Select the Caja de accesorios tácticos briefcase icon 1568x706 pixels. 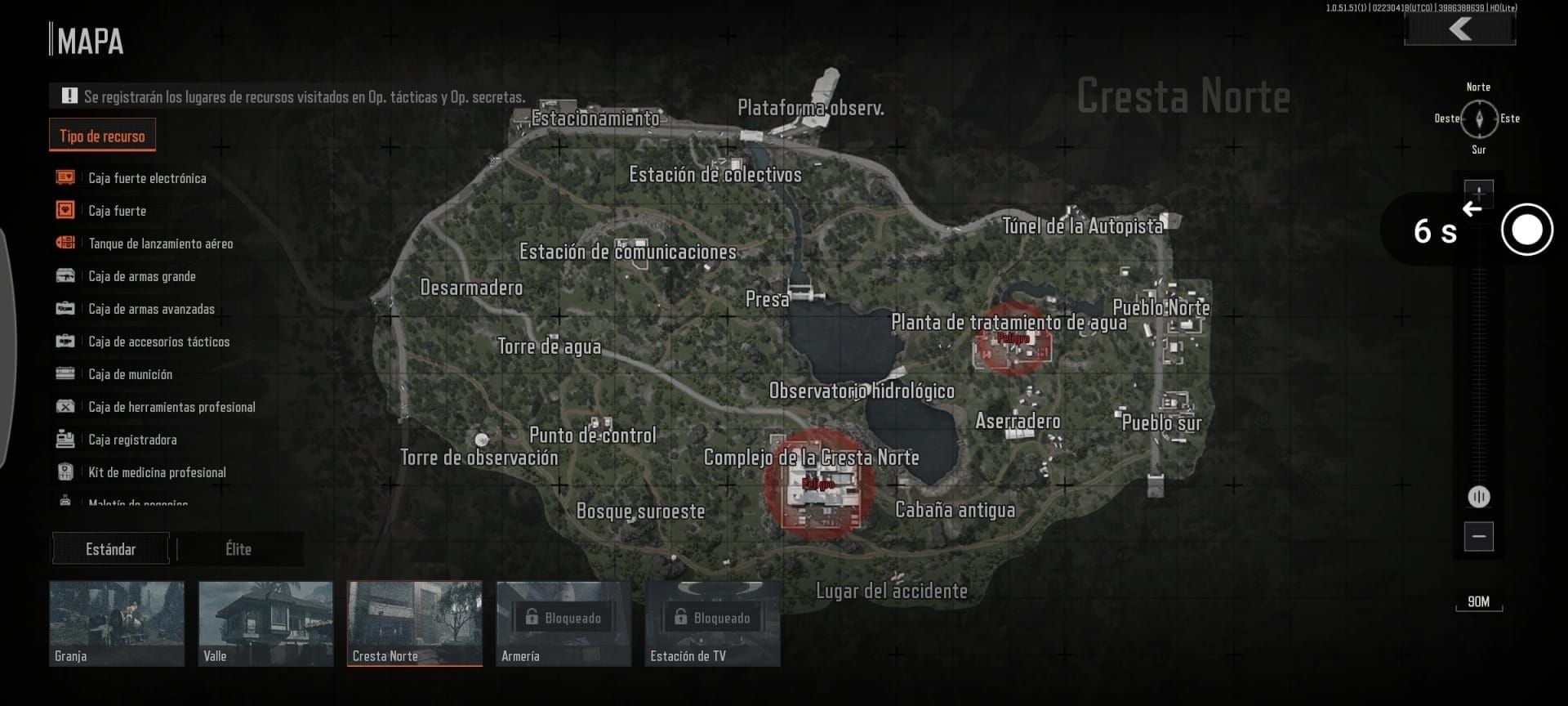pos(63,342)
